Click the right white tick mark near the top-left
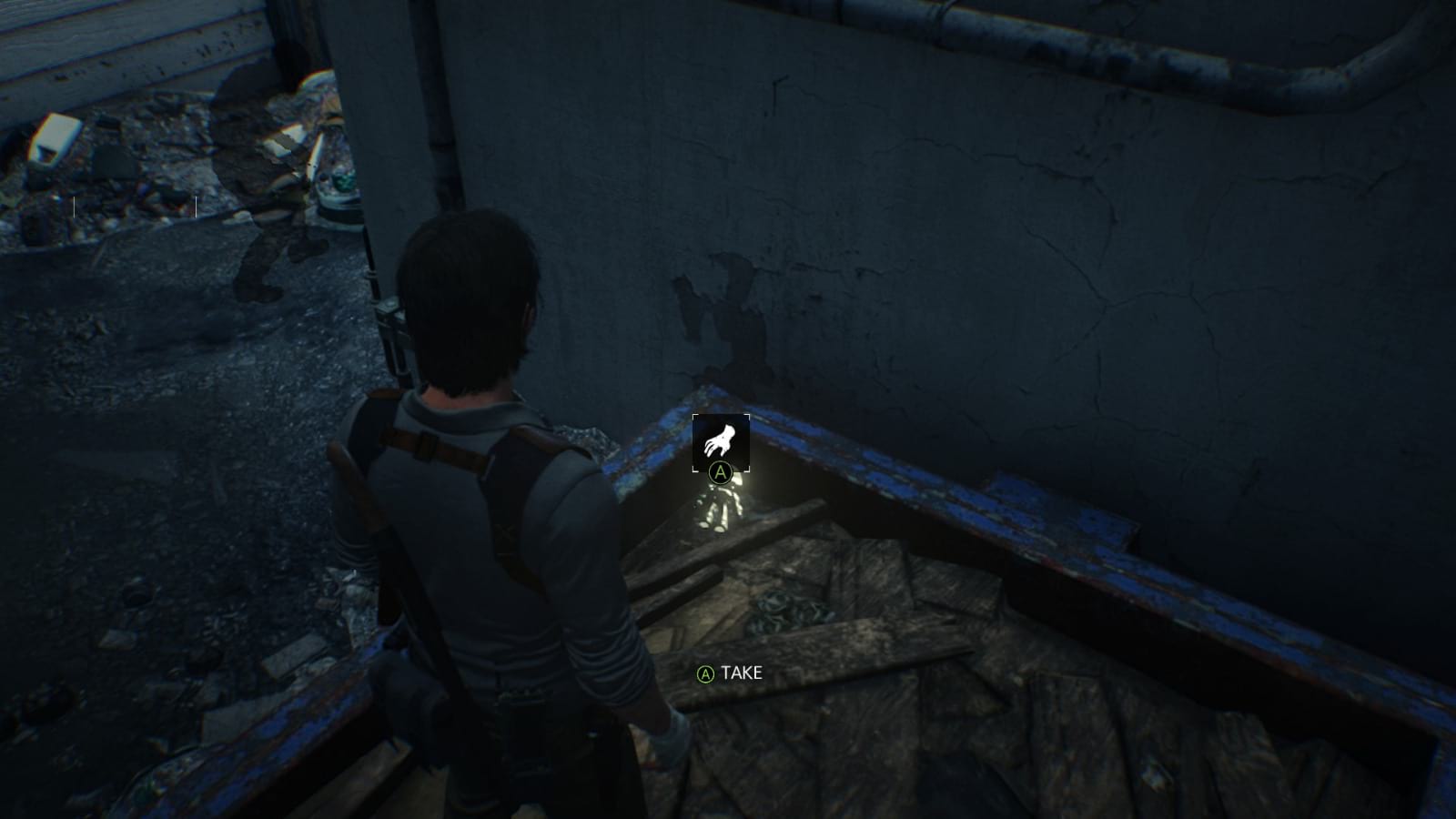The width and height of the screenshot is (1456, 819). [x=196, y=207]
